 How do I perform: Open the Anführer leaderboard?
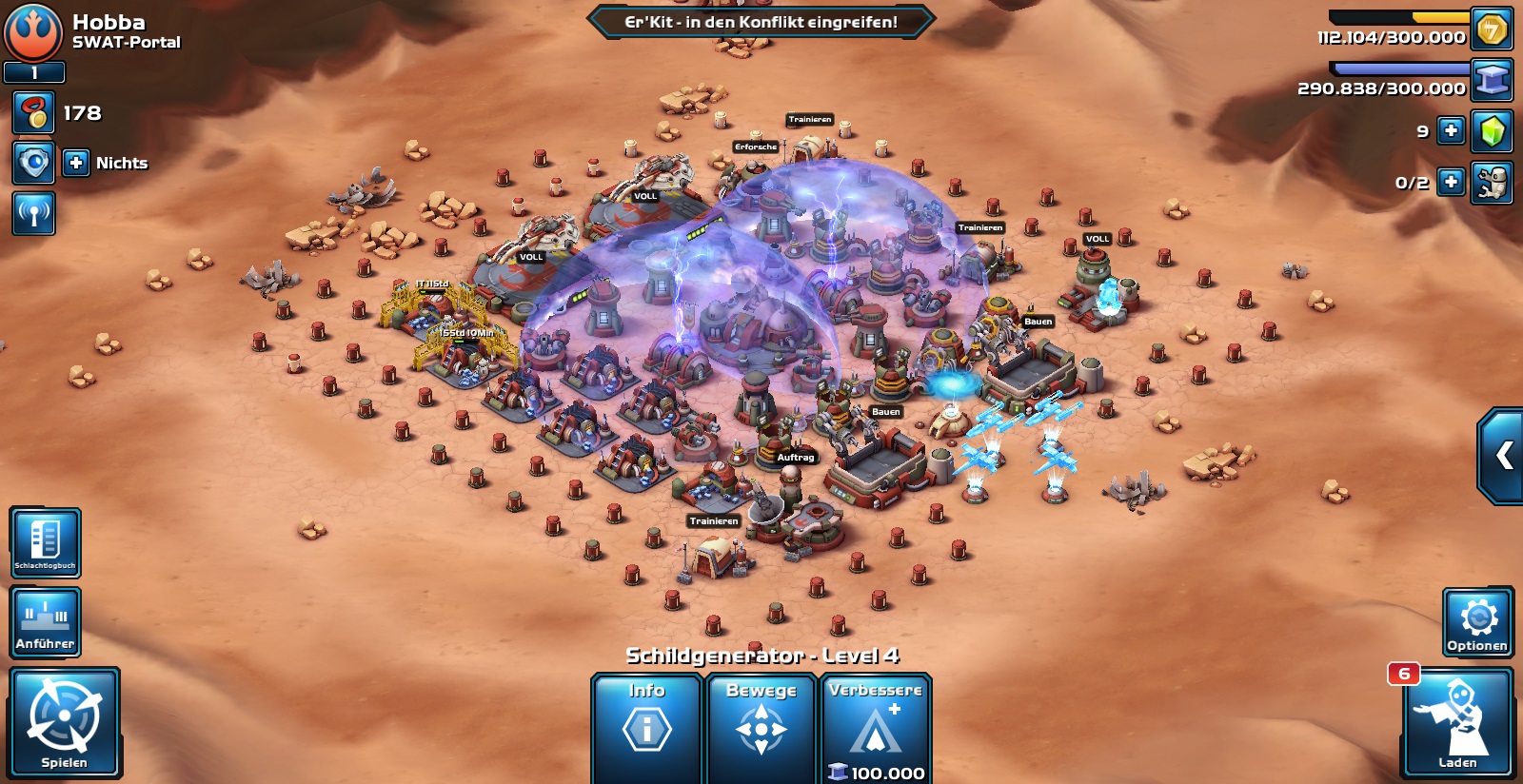point(45,622)
